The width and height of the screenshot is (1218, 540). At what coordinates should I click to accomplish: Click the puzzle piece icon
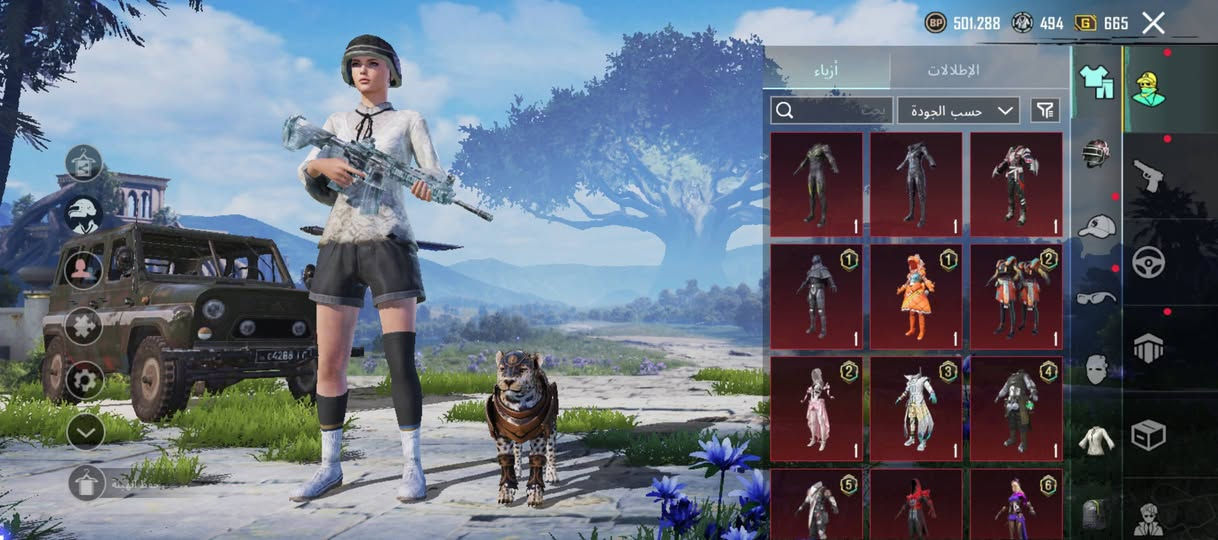(85, 325)
